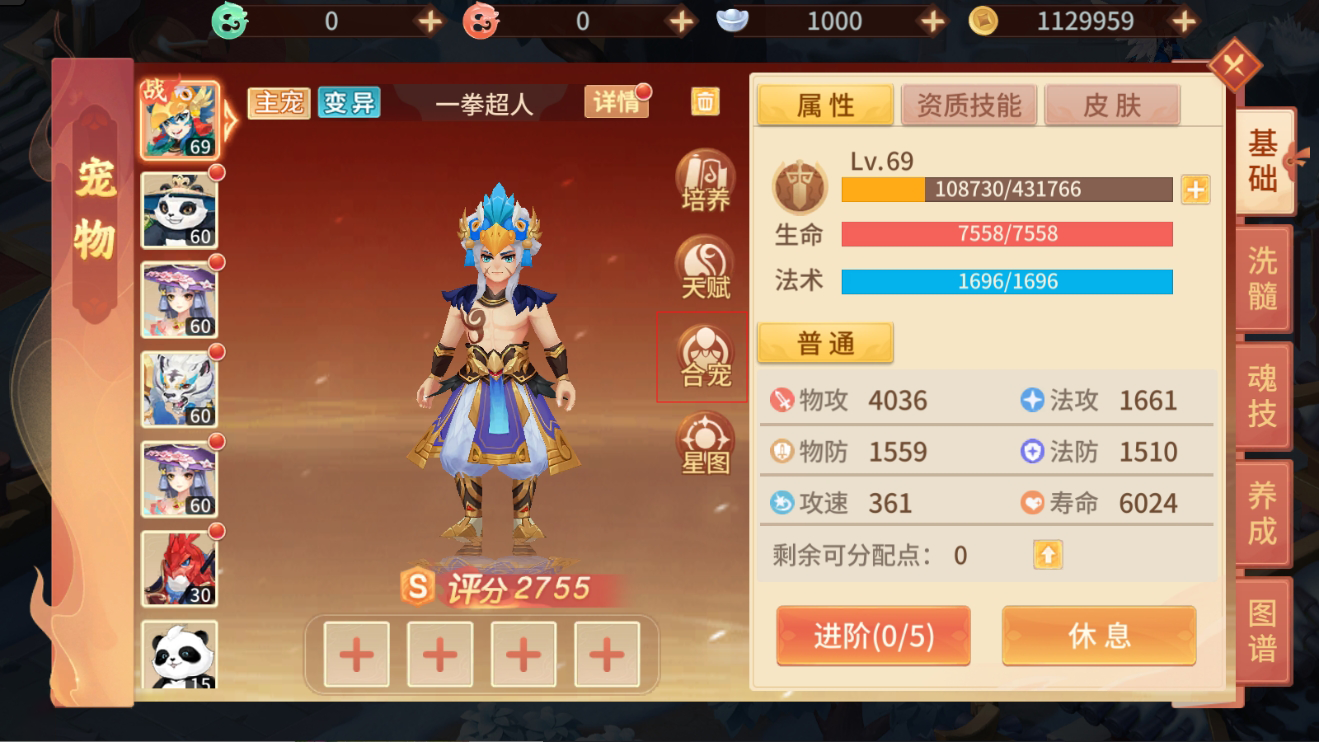
Task: Toggle the 主宠 main pet badge
Action: [x=280, y=103]
